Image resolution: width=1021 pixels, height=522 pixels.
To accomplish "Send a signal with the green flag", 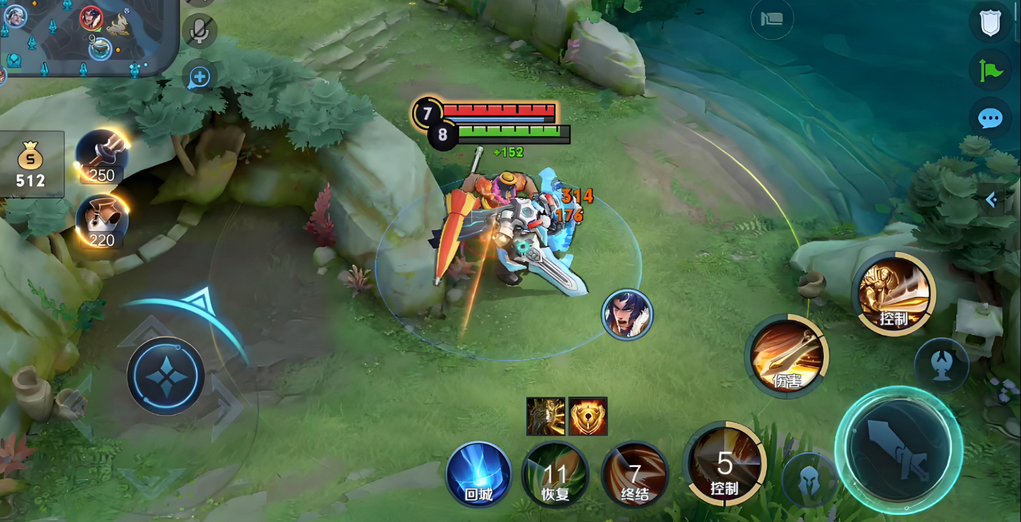I will [990, 70].
